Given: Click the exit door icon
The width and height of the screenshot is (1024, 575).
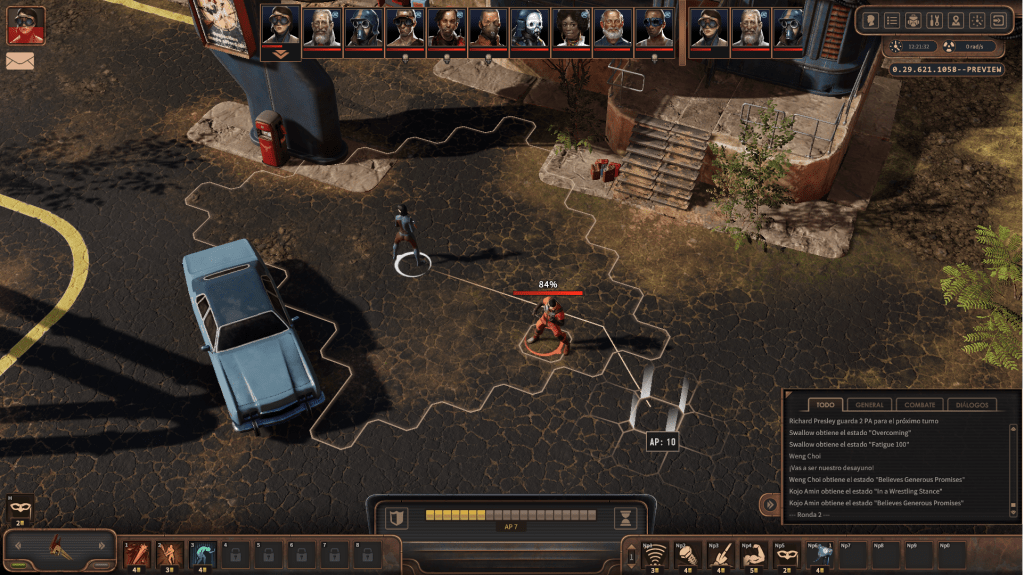Looking at the screenshot, I should [997, 20].
